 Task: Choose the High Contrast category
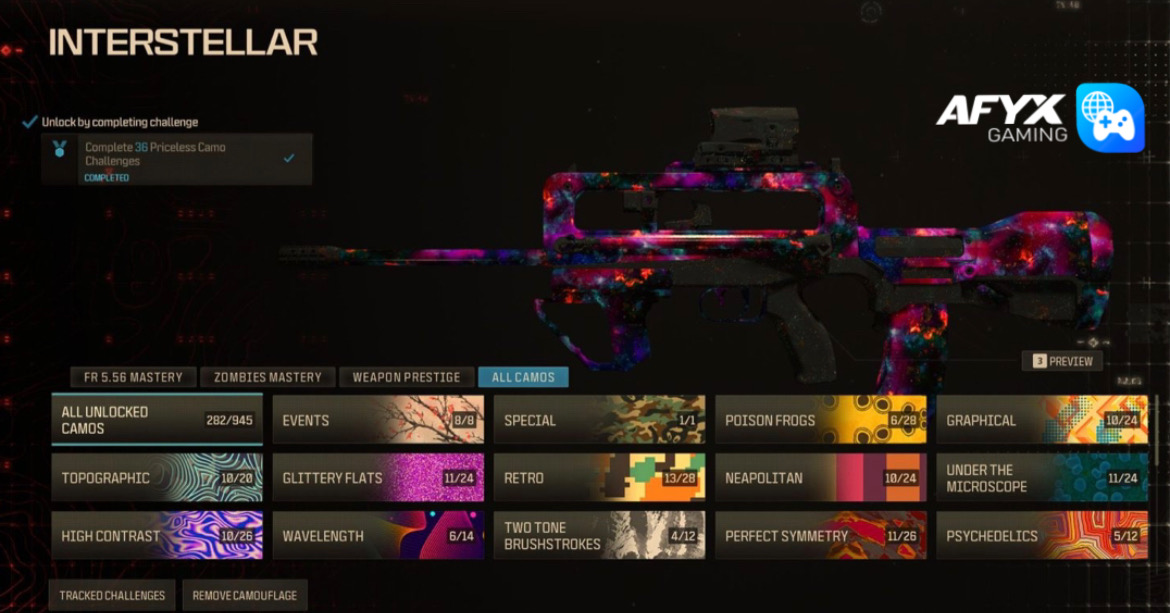point(157,536)
